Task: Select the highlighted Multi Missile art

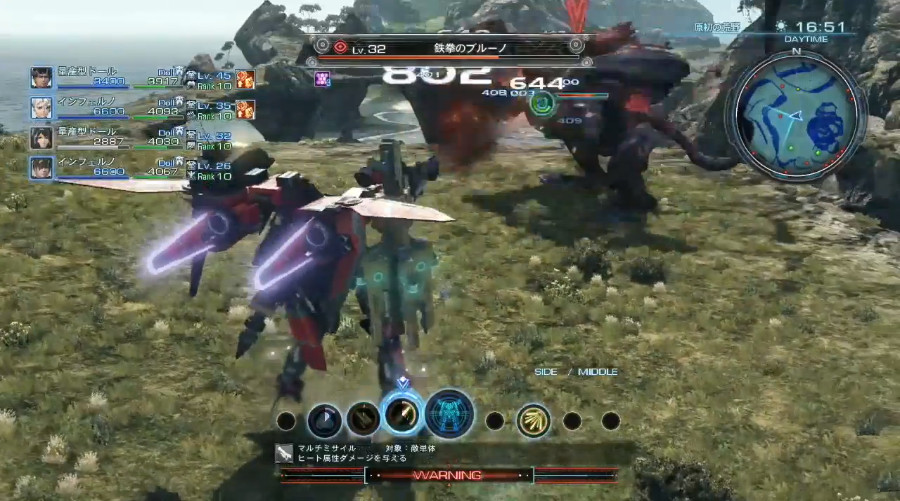Action: [402, 417]
